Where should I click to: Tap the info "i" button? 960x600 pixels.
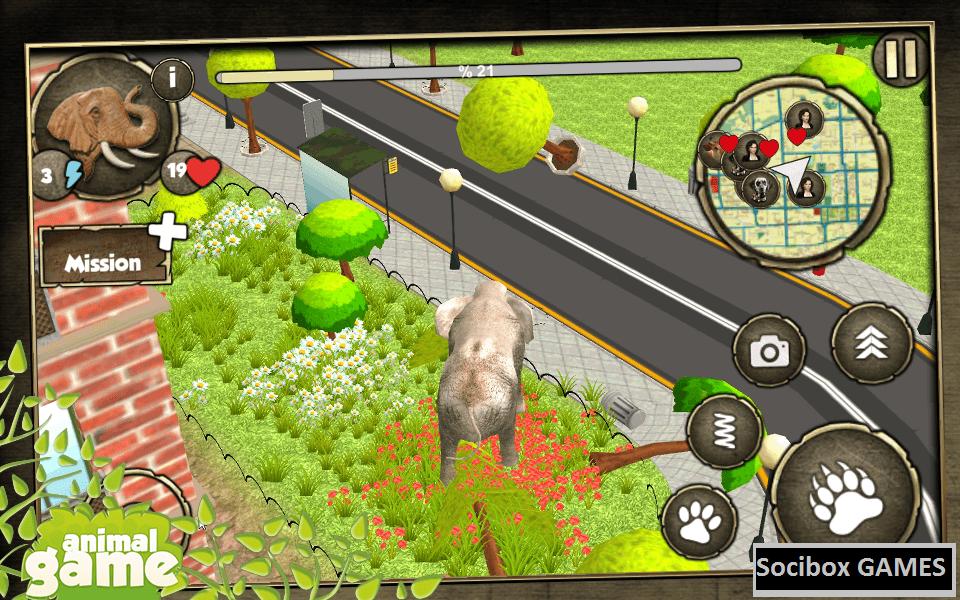tap(172, 79)
